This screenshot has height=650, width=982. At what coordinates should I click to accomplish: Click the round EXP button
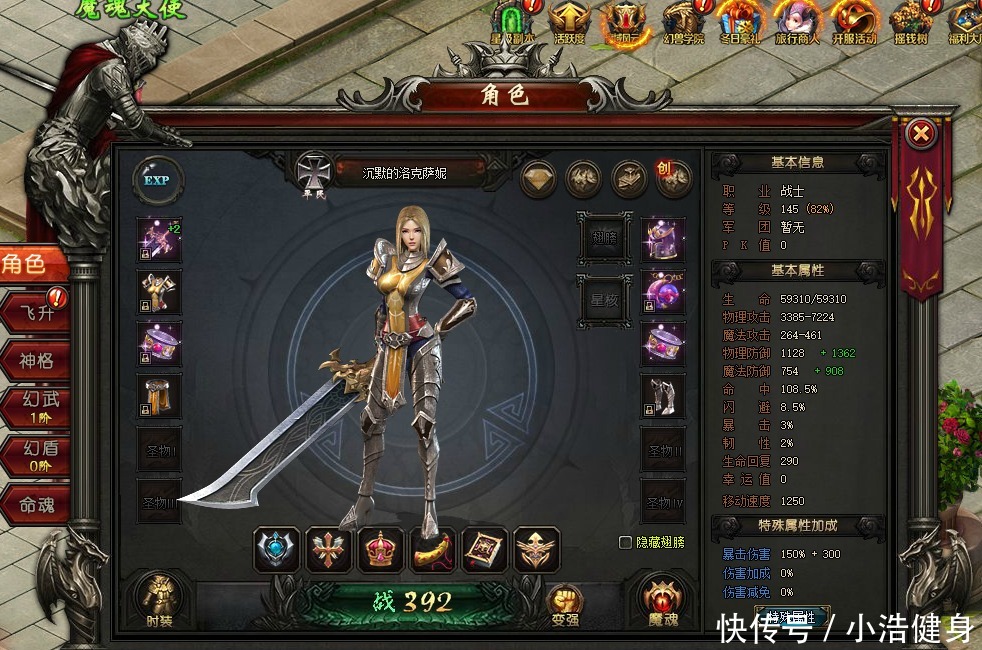pos(157,181)
